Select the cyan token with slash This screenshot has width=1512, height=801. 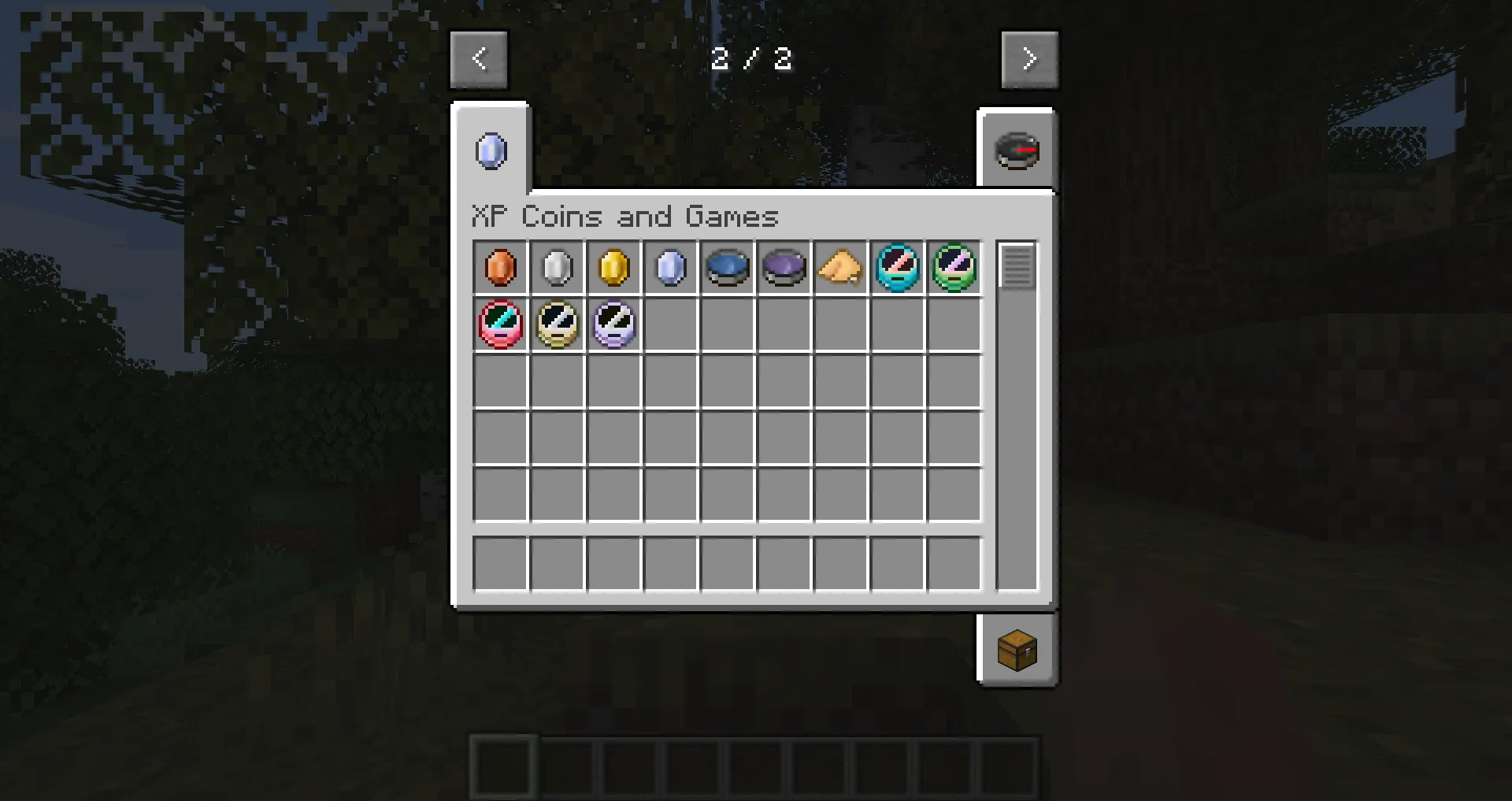tap(898, 268)
